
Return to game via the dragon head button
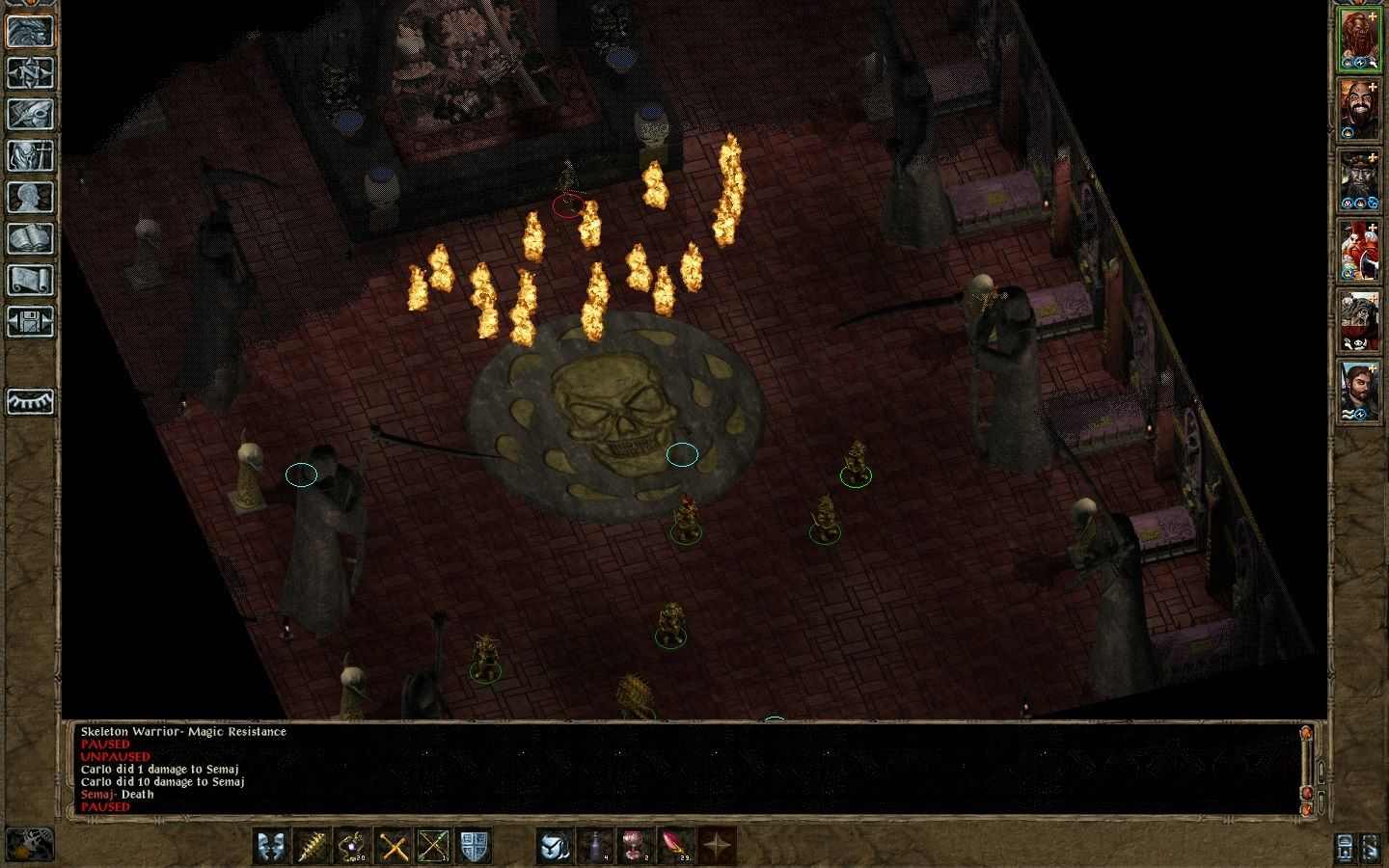point(30,30)
